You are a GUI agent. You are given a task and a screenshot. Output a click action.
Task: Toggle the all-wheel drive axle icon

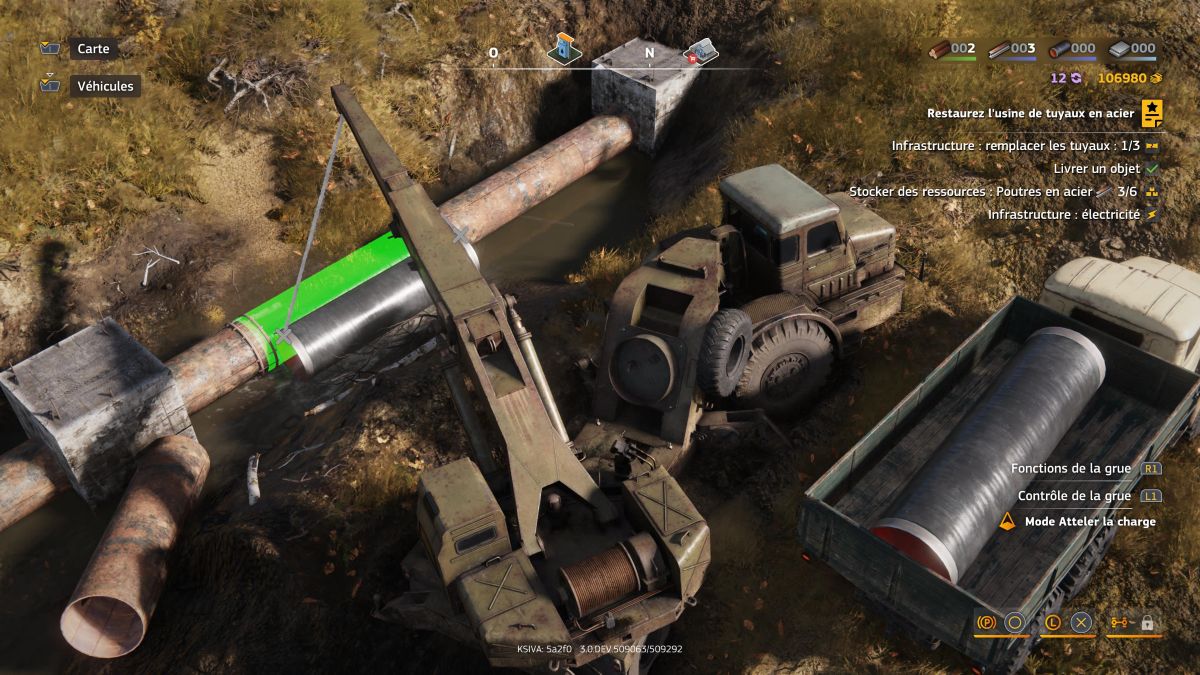[x=1118, y=623]
